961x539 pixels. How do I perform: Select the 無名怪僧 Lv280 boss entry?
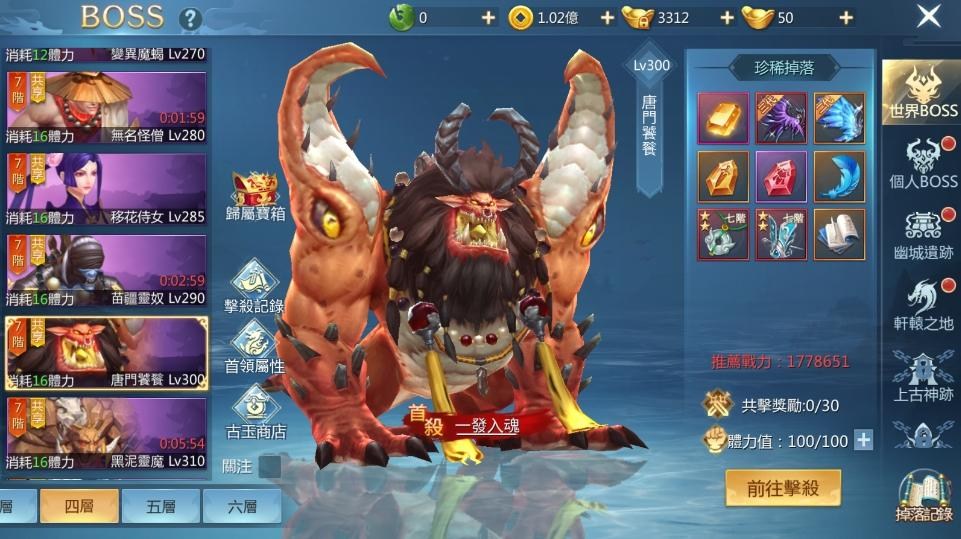tap(106, 108)
